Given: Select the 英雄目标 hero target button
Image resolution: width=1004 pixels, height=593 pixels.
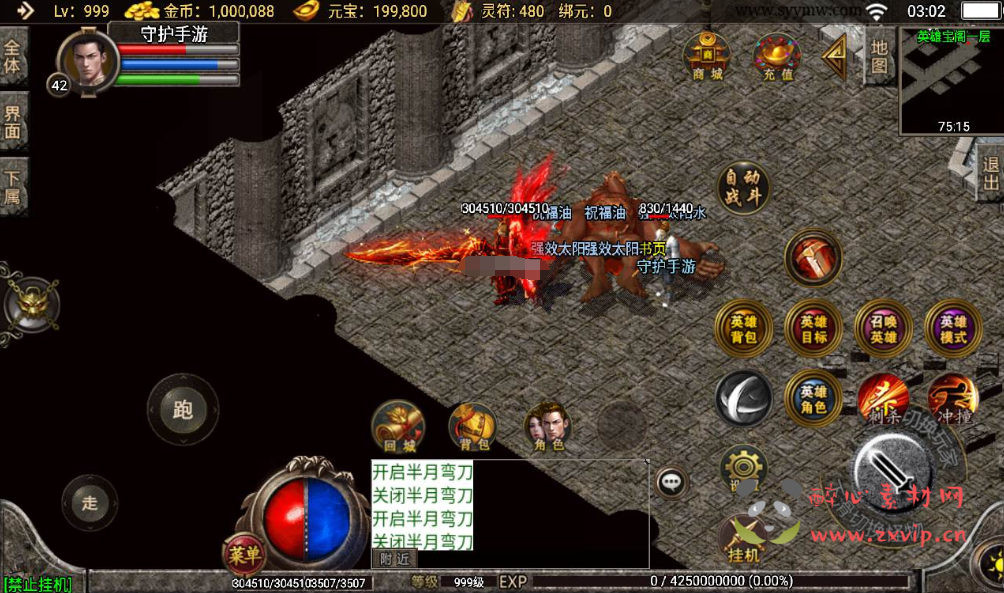Looking at the screenshot, I should [x=813, y=329].
